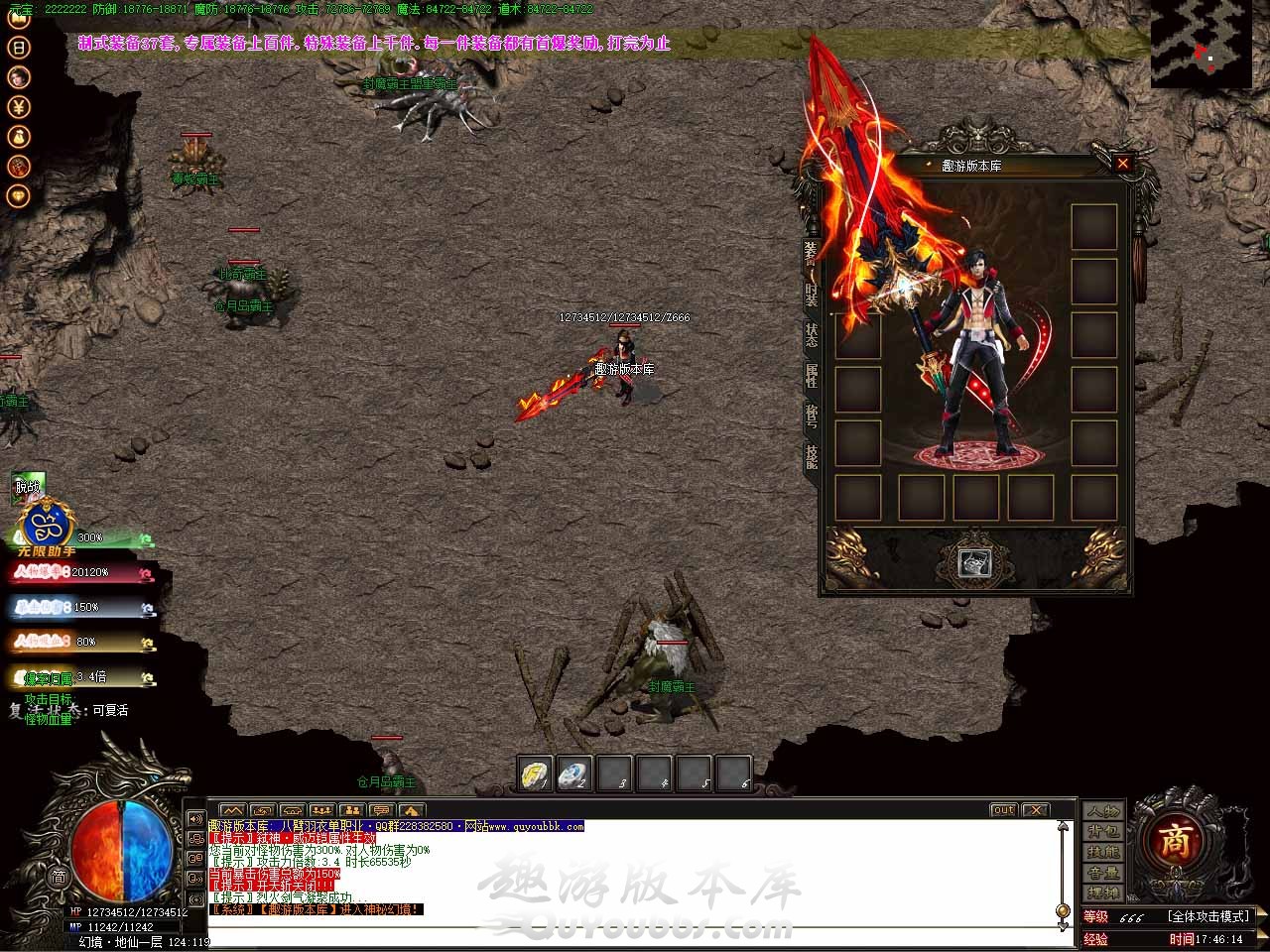Click the chat speaker channel button

tap(195, 820)
